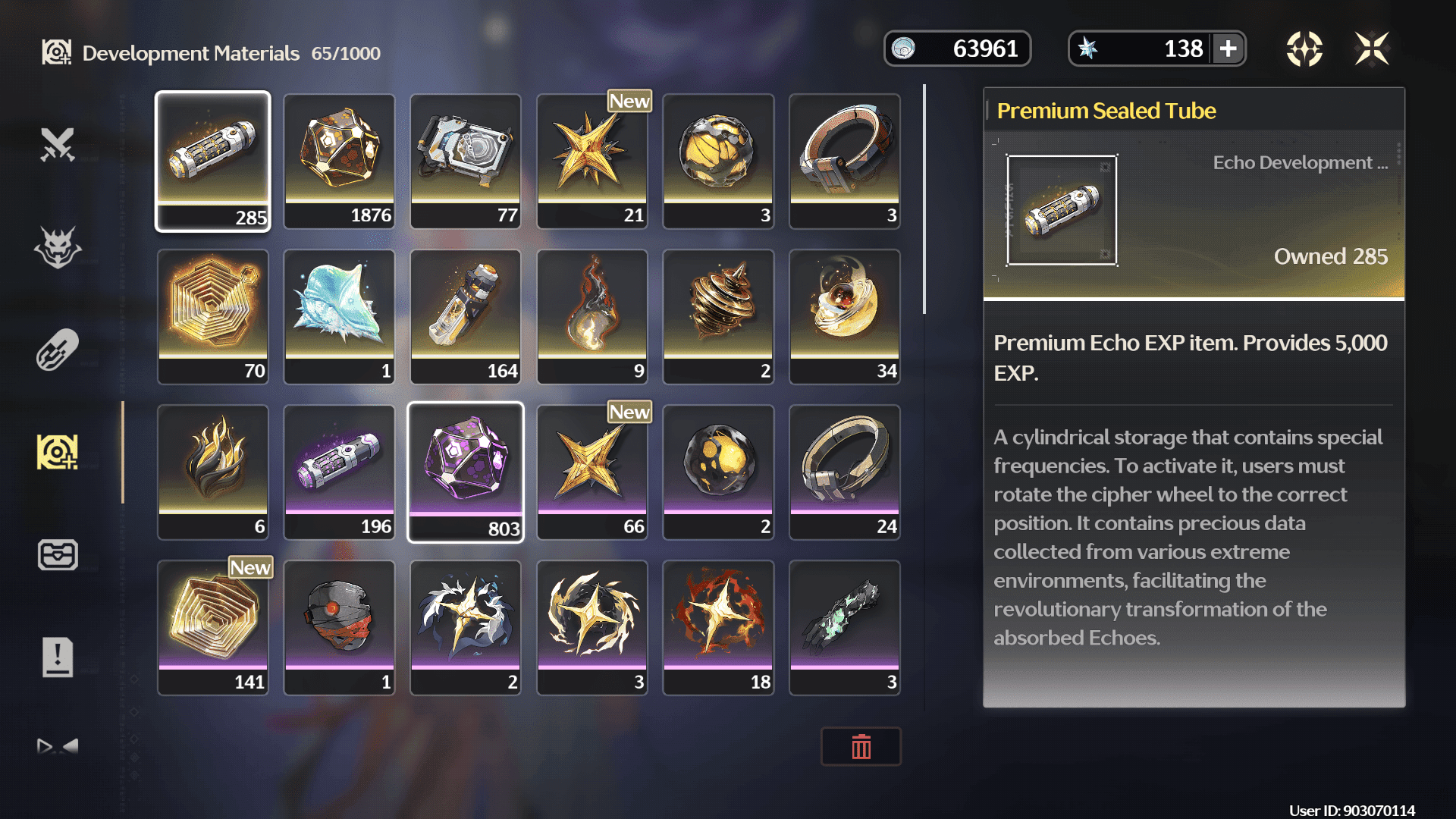1456x819 pixels.
Task: Select the glass vial item with 164
Action: pyautogui.click(x=466, y=316)
